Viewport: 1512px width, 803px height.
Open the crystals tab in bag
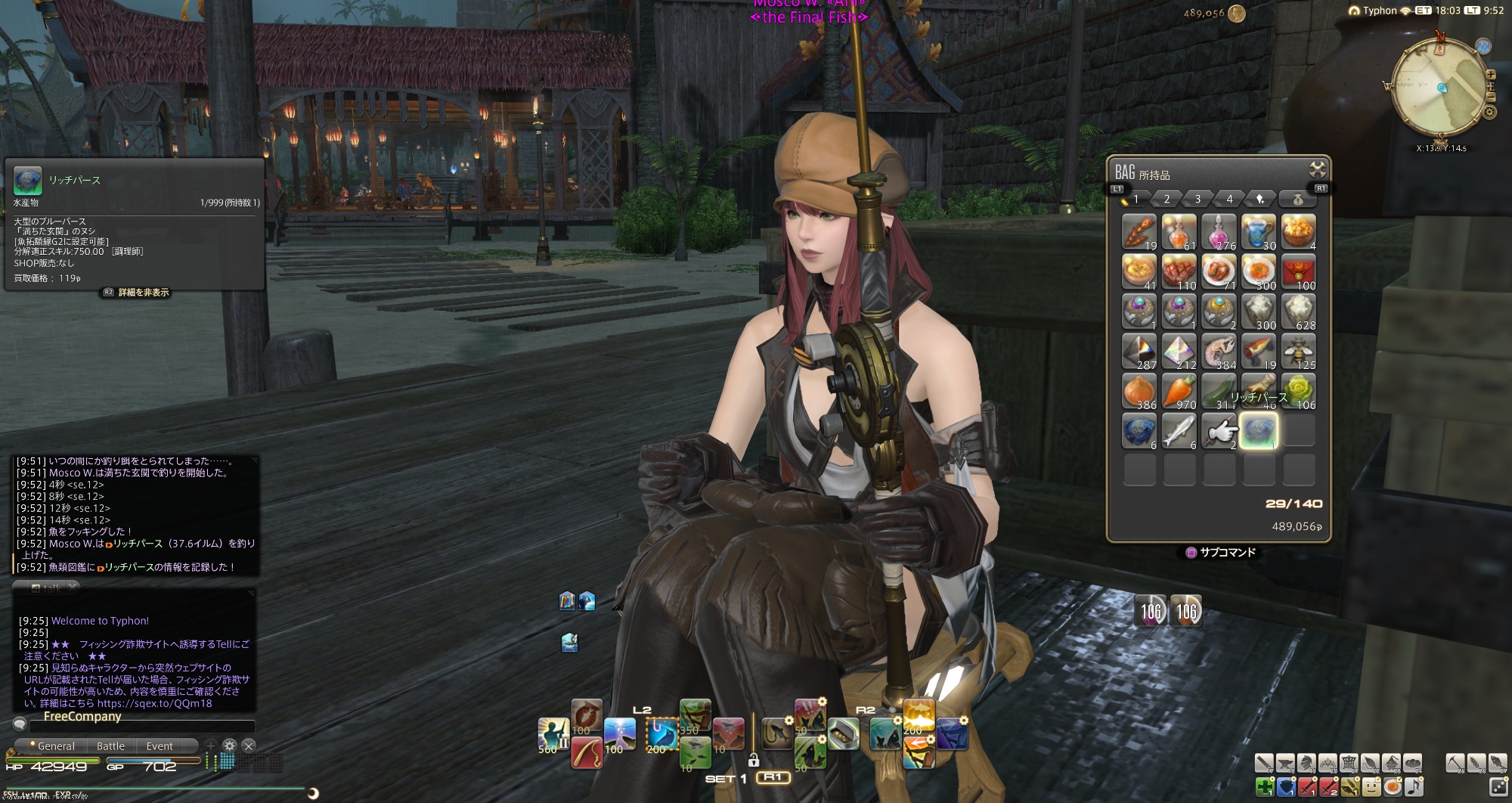[x=1260, y=199]
